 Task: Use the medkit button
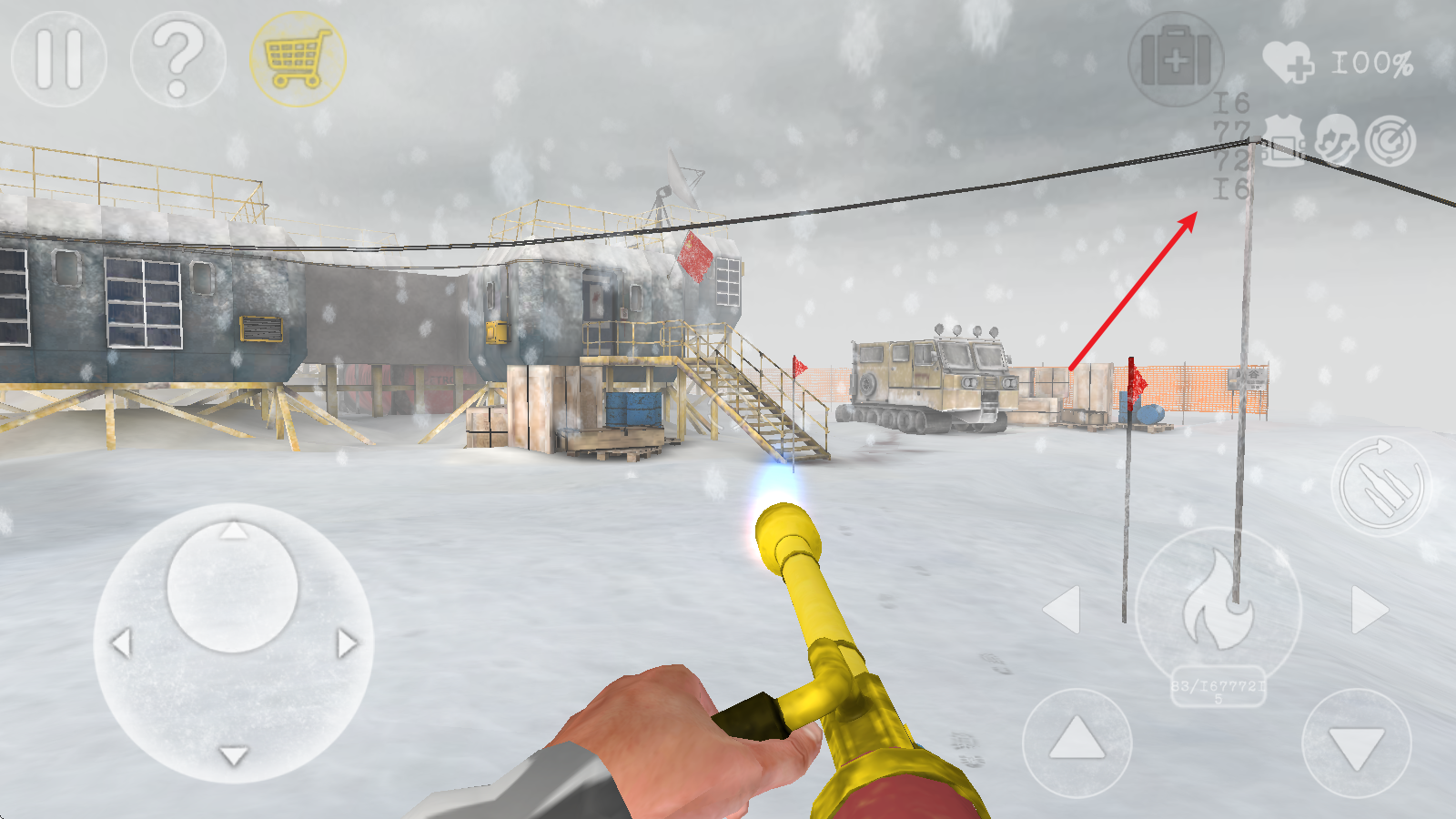[1176, 60]
